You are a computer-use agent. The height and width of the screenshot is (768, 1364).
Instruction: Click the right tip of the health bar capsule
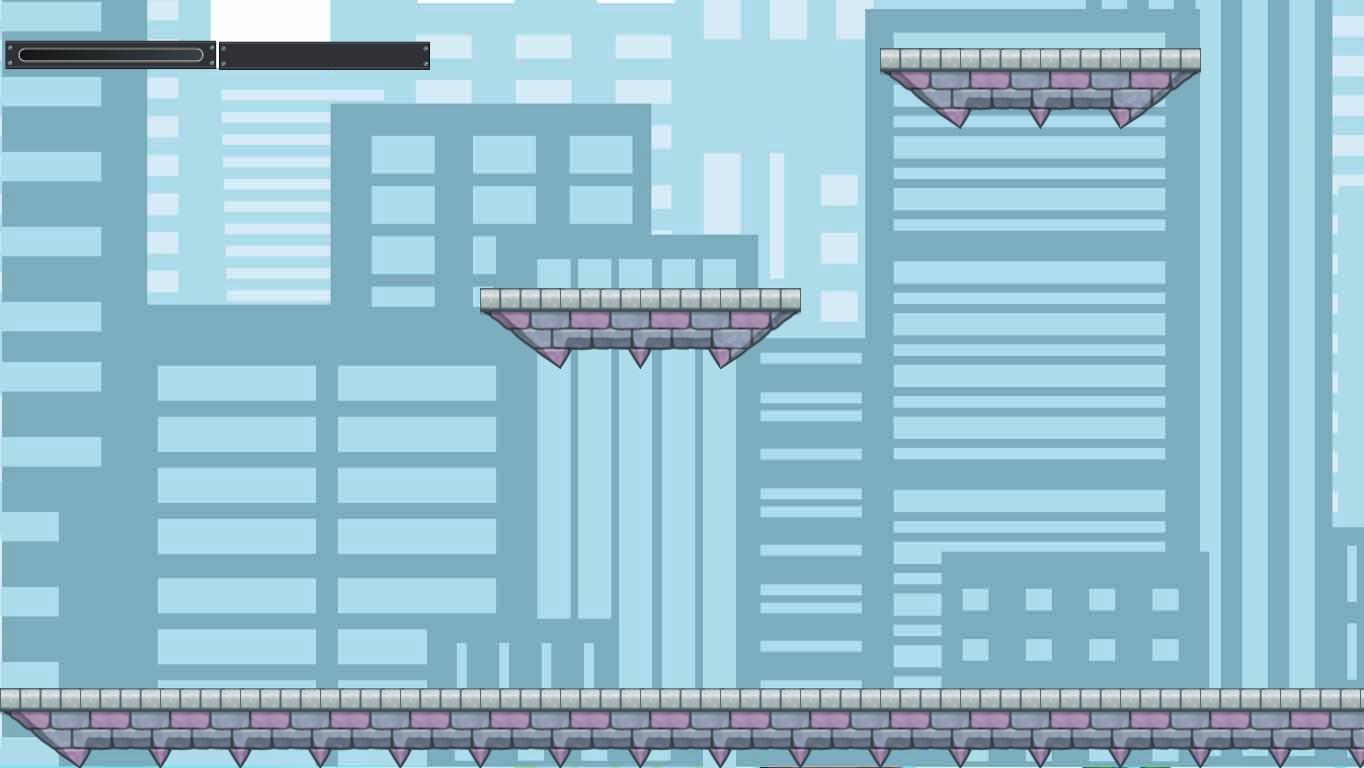tap(202, 55)
